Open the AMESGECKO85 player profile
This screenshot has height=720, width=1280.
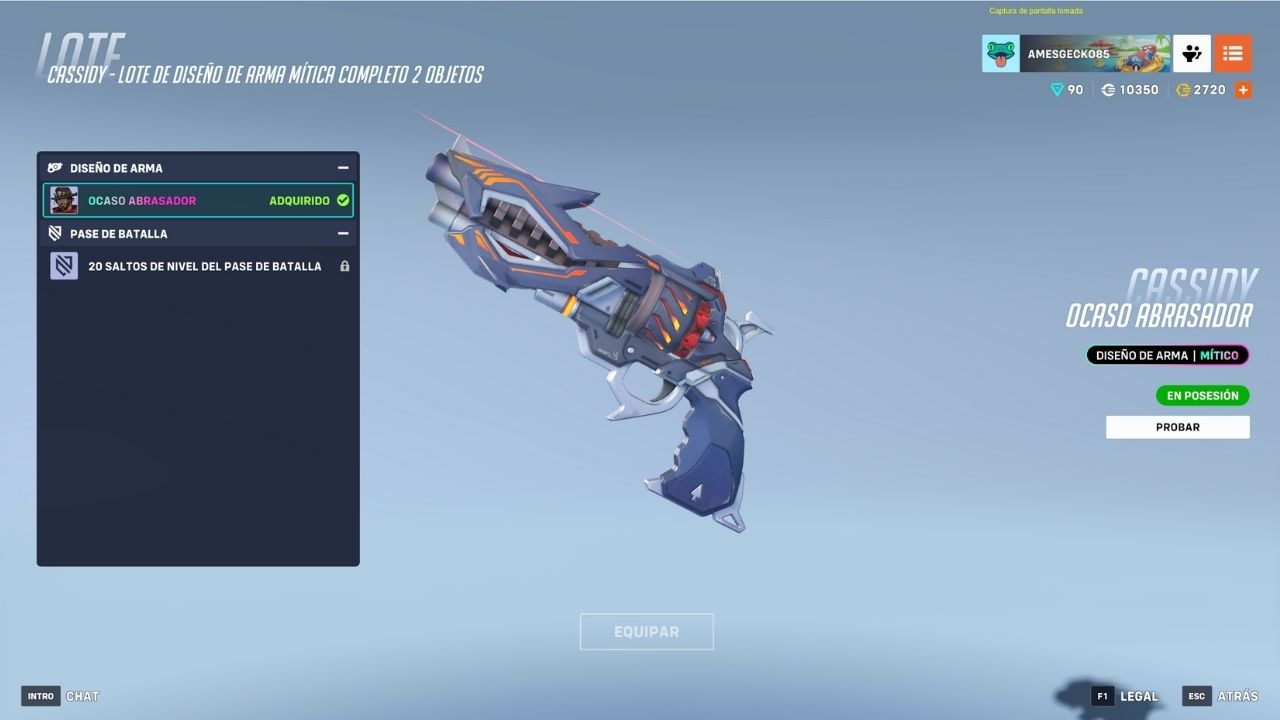[x=1075, y=54]
